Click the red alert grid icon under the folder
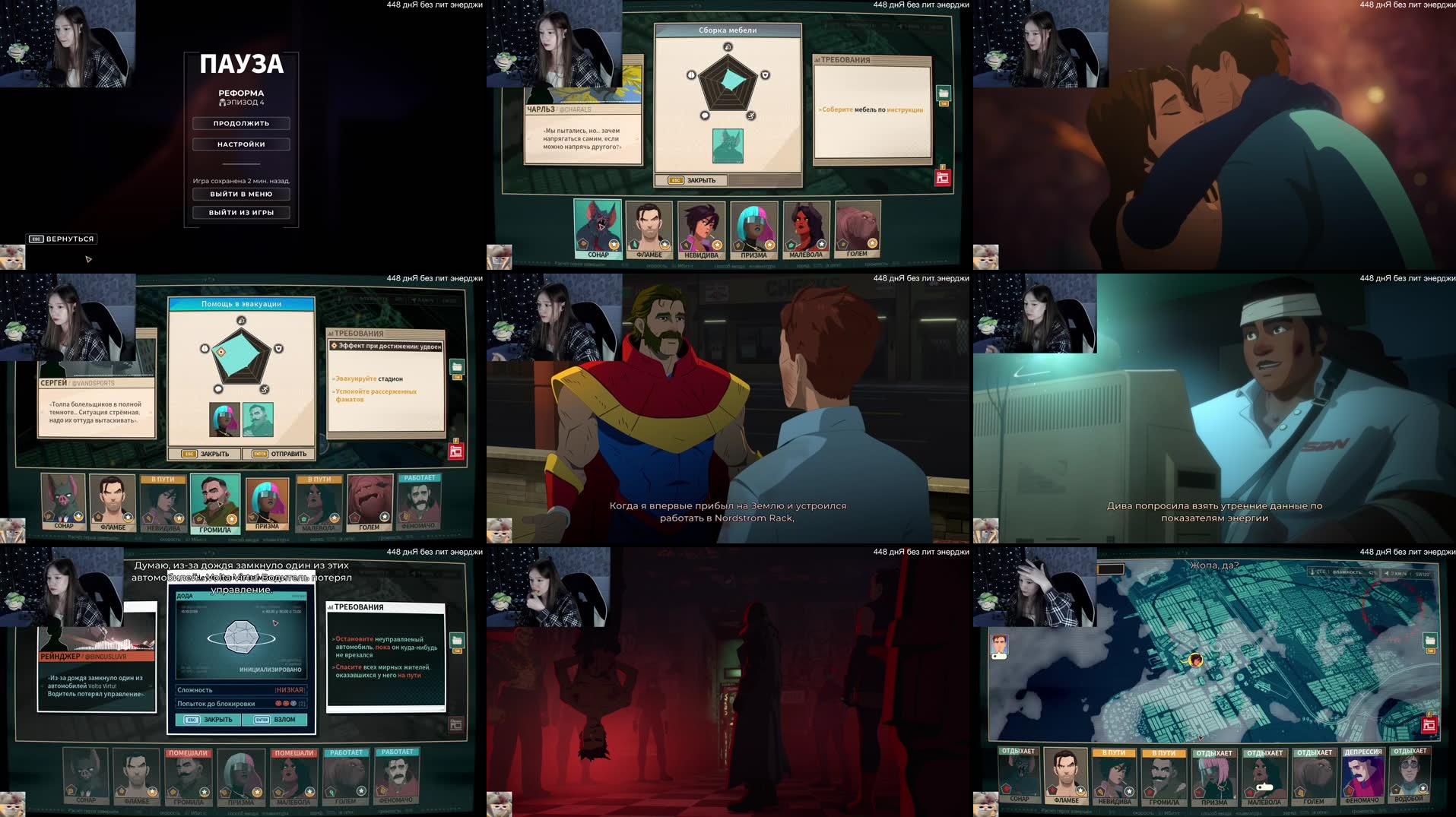Image resolution: width=1456 pixels, height=817 pixels. 942,176
